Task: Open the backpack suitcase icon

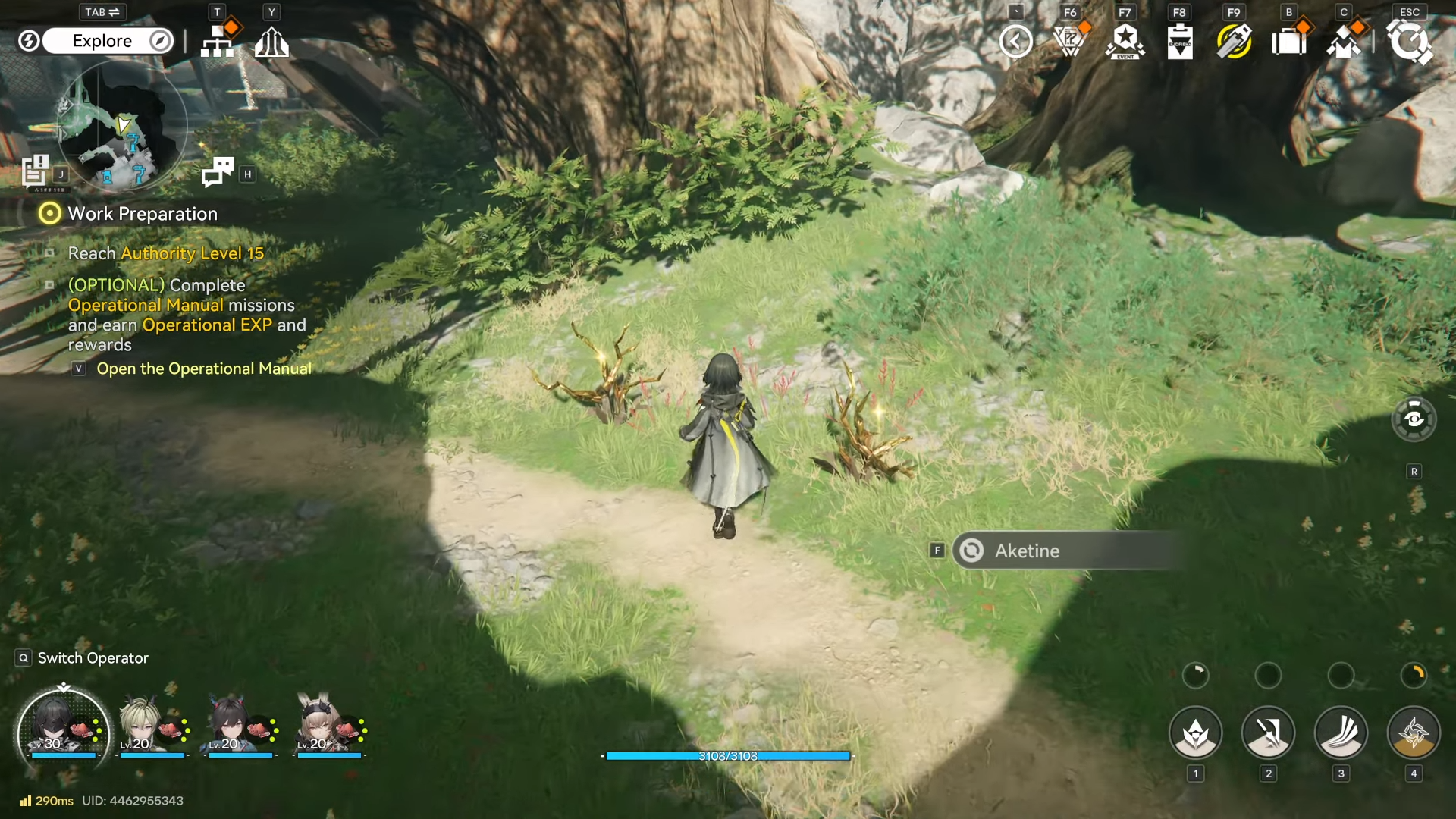Action: coord(1288,42)
